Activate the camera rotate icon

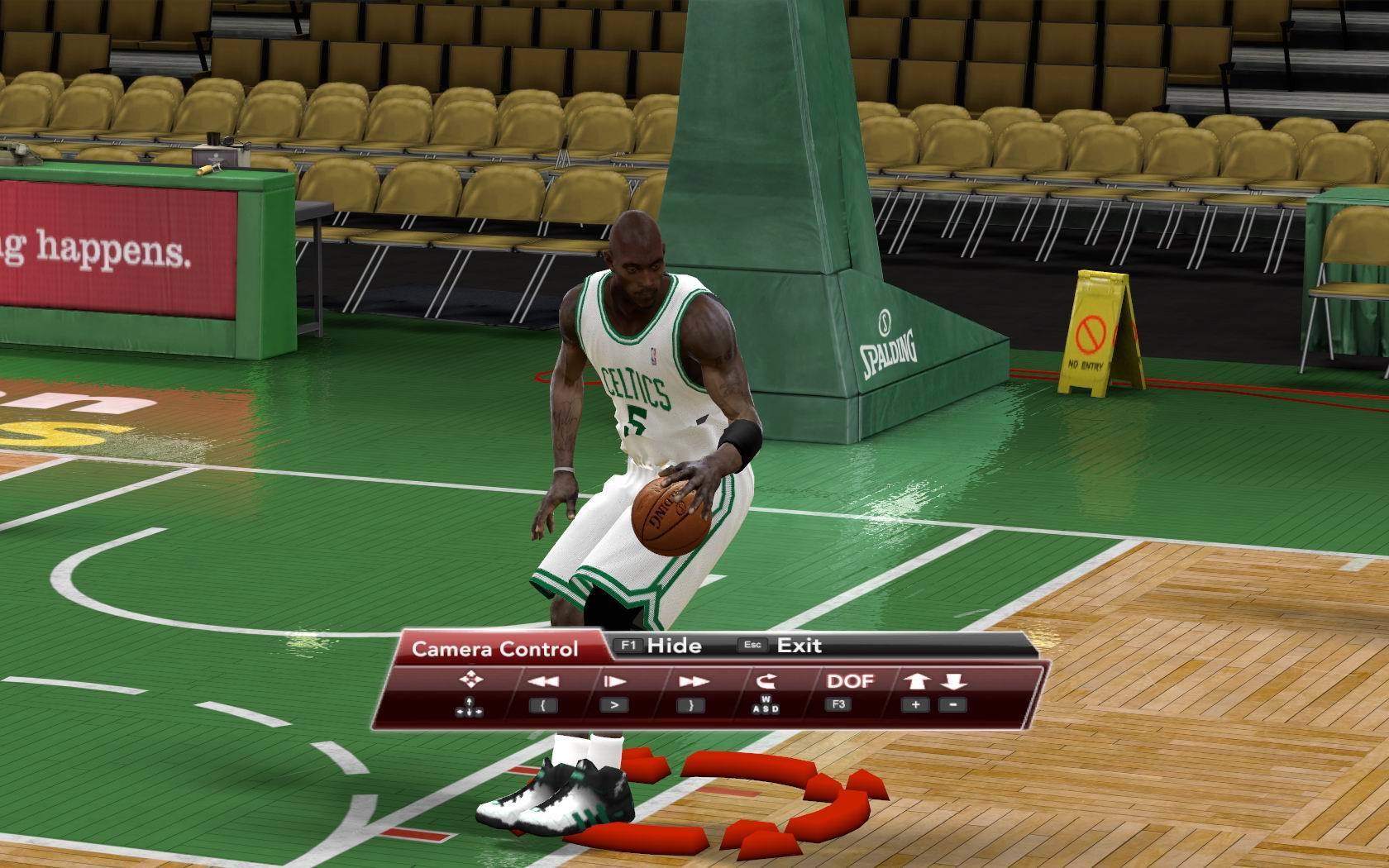coord(766,681)
